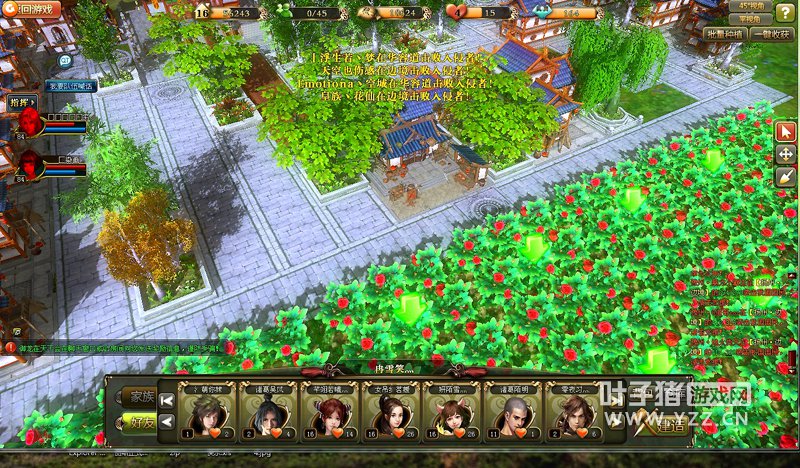
Task: Select bald friend 诸葛陌明 portrait
Action: click(514, 412)
